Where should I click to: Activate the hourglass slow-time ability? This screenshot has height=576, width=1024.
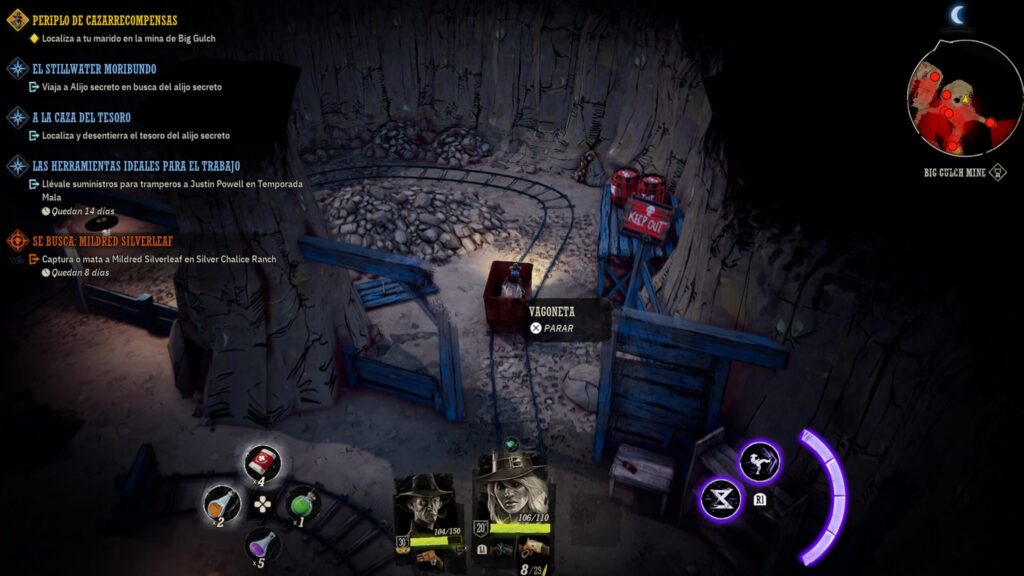pyautogui.click(x=721, y=498)
